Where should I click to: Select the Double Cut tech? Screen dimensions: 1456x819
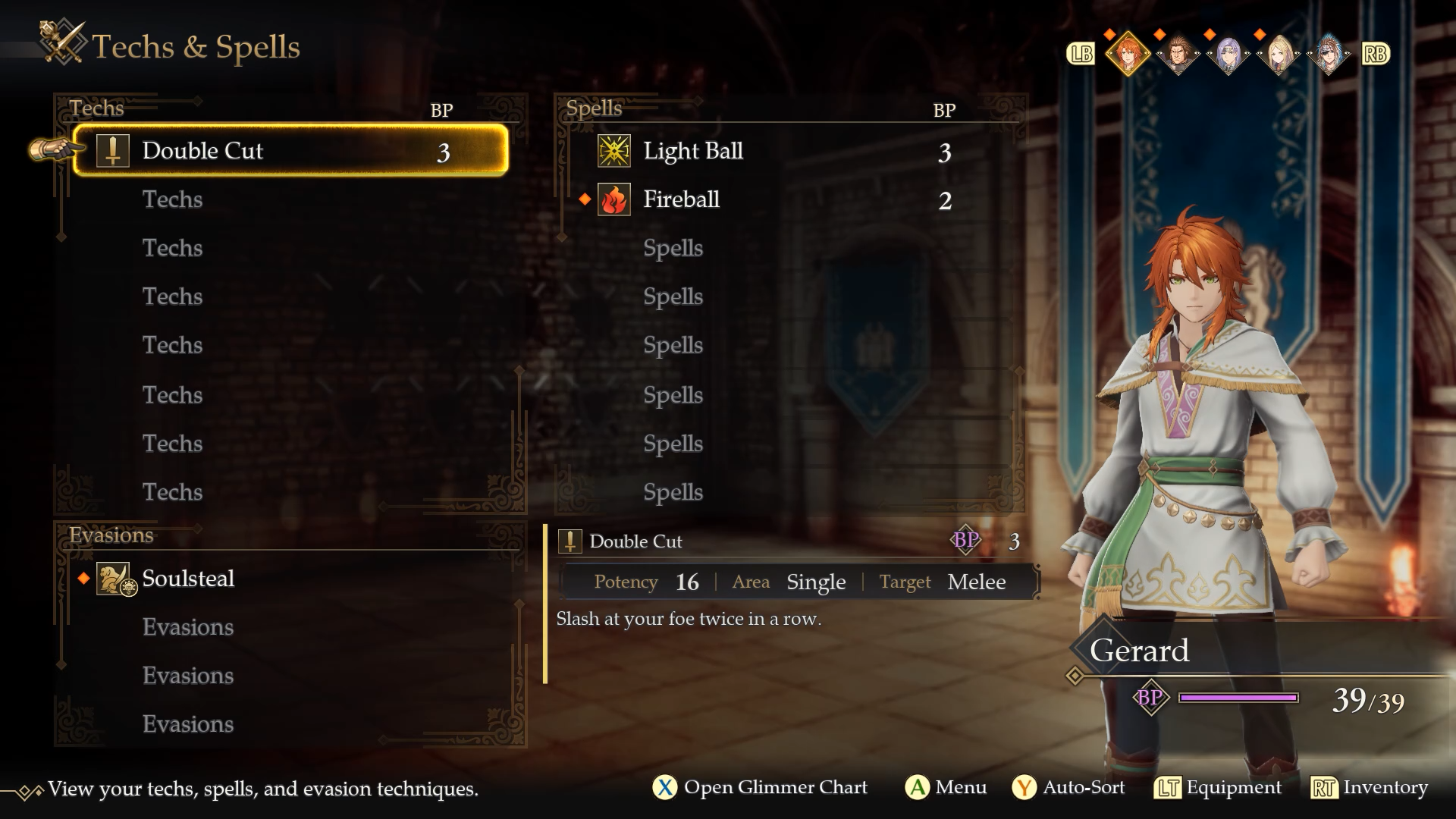(290, 151)
